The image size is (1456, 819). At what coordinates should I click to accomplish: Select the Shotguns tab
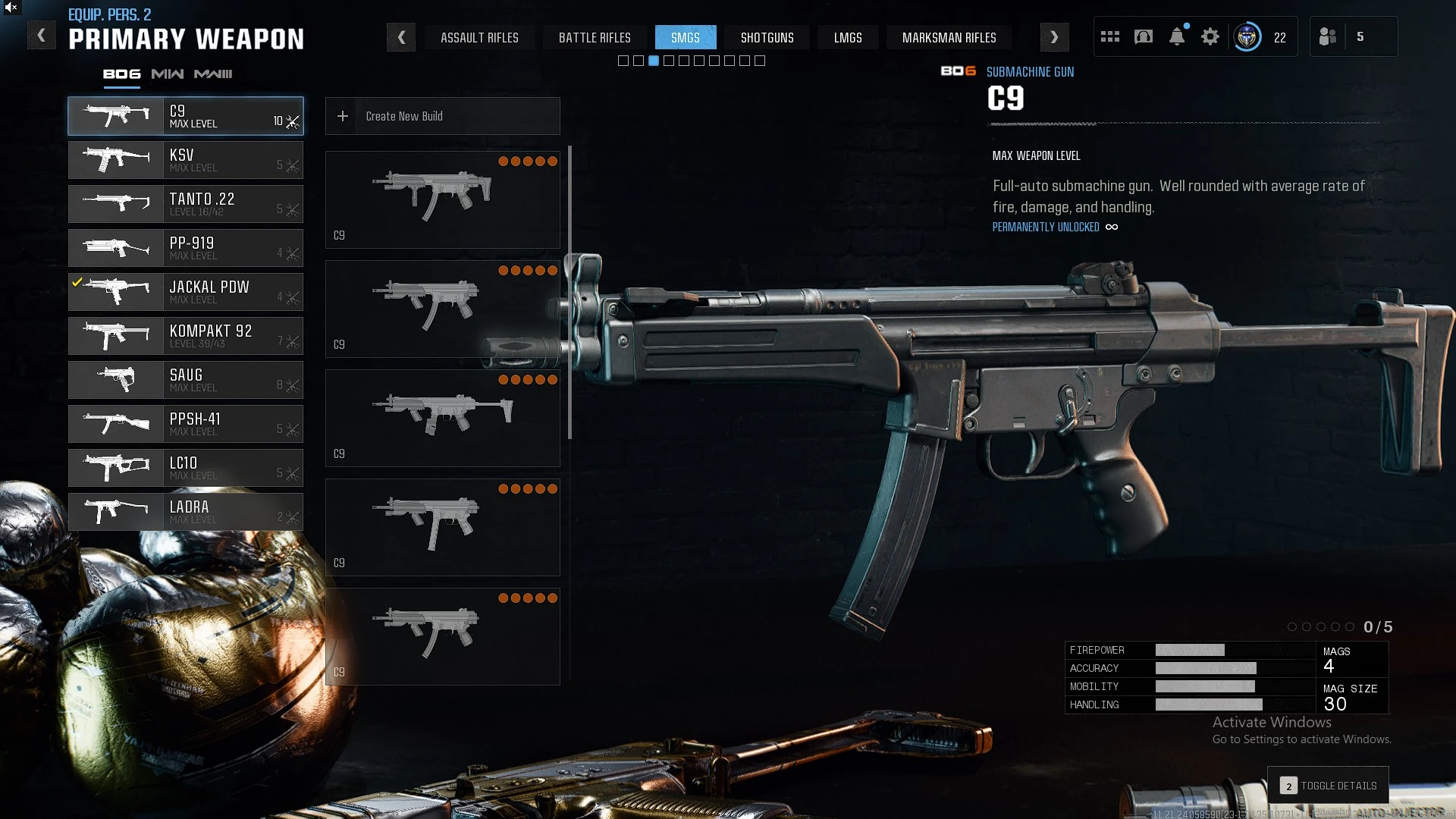coord(767,37)
